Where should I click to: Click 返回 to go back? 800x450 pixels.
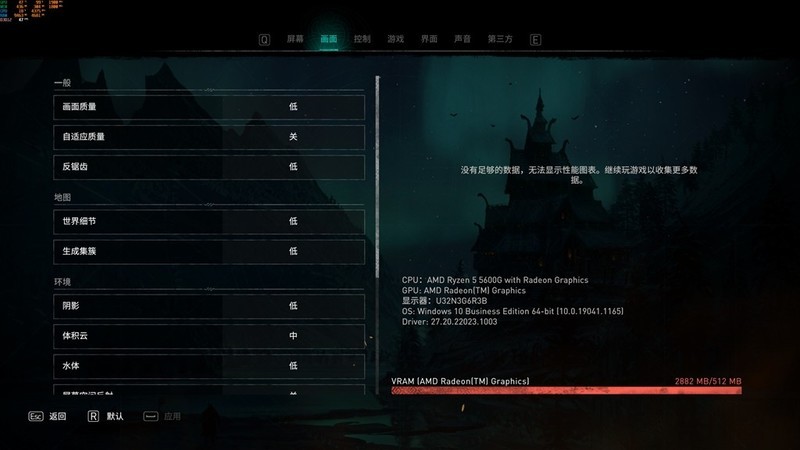point(48,415)
